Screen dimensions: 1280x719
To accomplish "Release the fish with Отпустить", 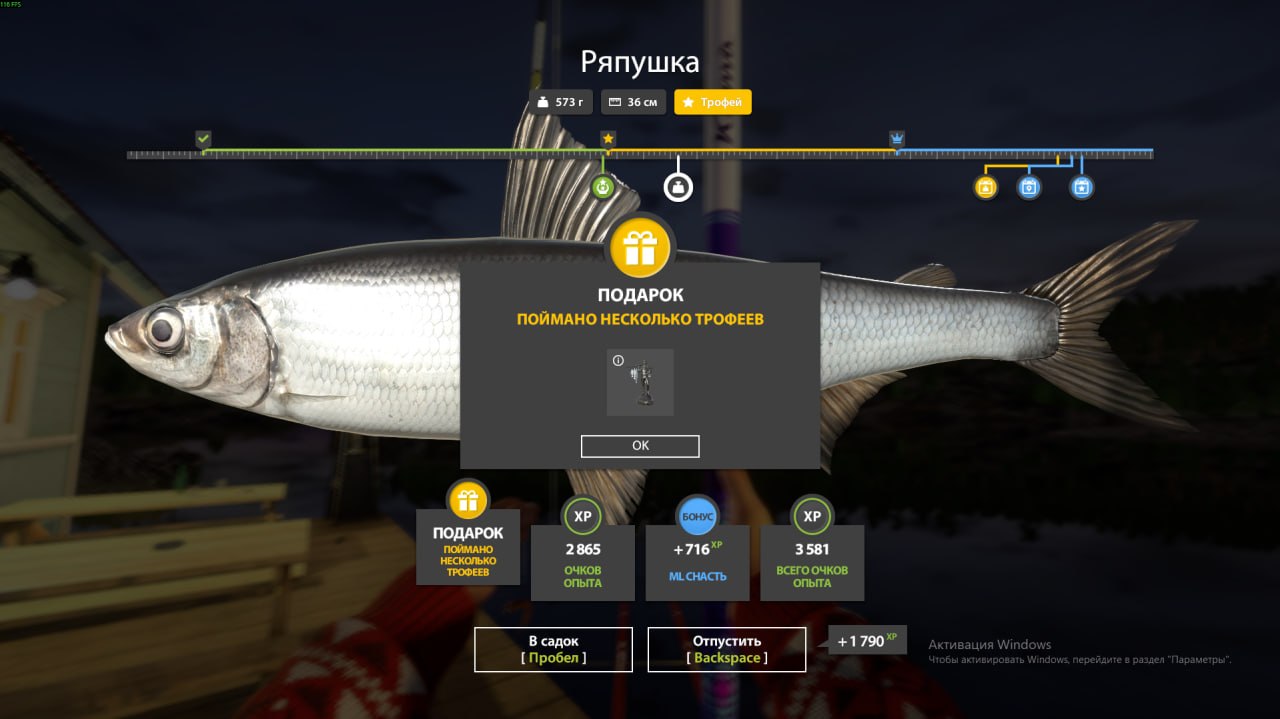I will point(726,649).
